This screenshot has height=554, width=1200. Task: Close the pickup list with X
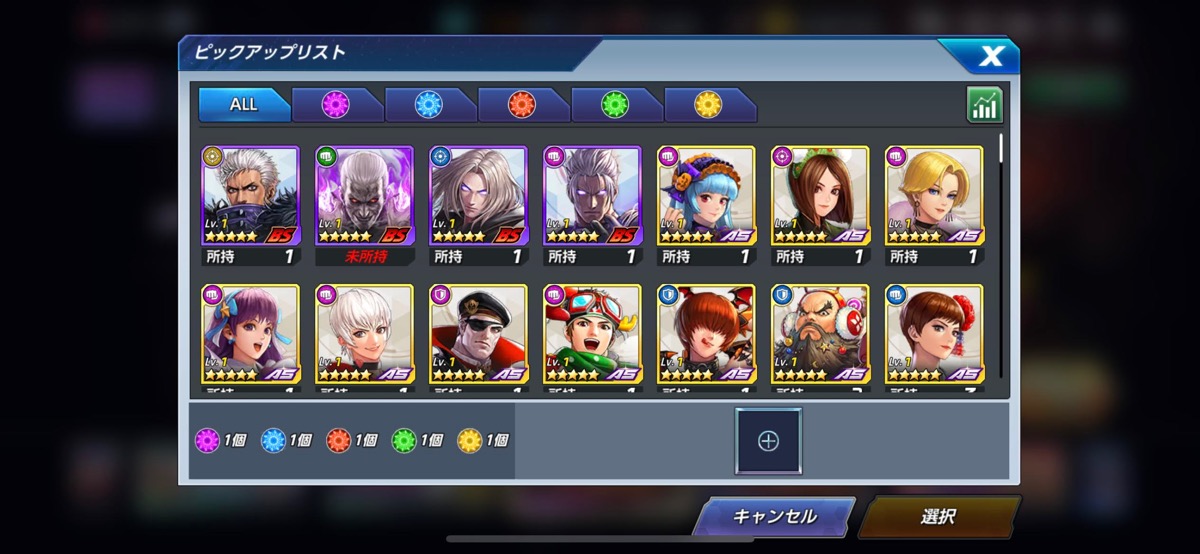pos(989,56)
